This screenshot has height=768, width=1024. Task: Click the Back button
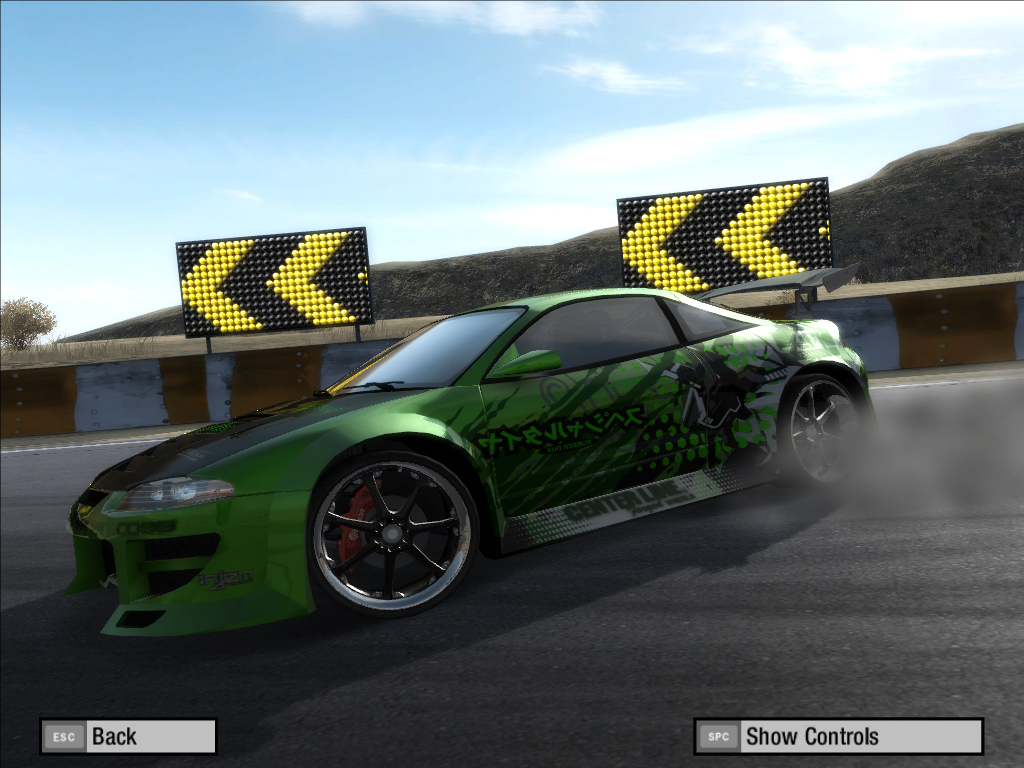tap(128, 737)
